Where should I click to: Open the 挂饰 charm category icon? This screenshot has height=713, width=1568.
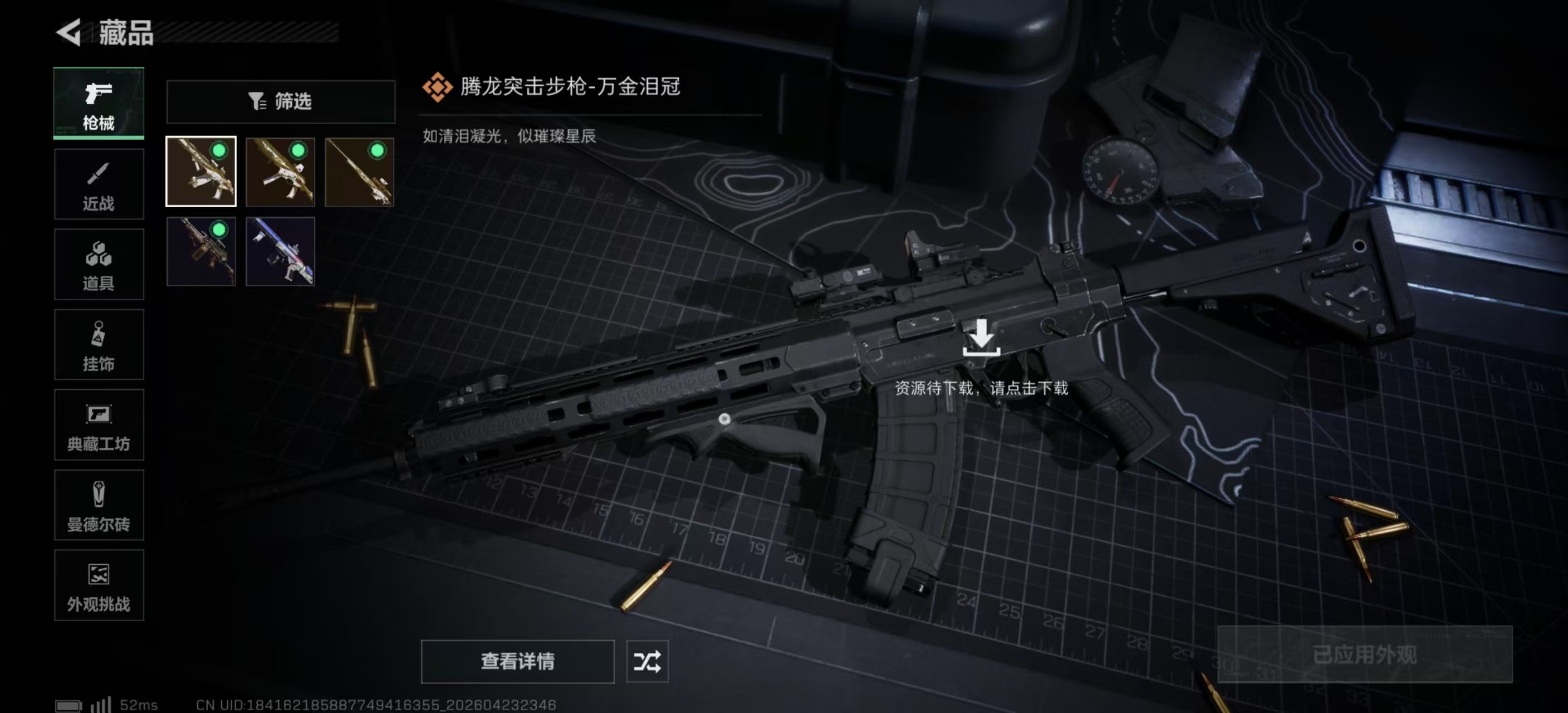(x=99, y=345)
